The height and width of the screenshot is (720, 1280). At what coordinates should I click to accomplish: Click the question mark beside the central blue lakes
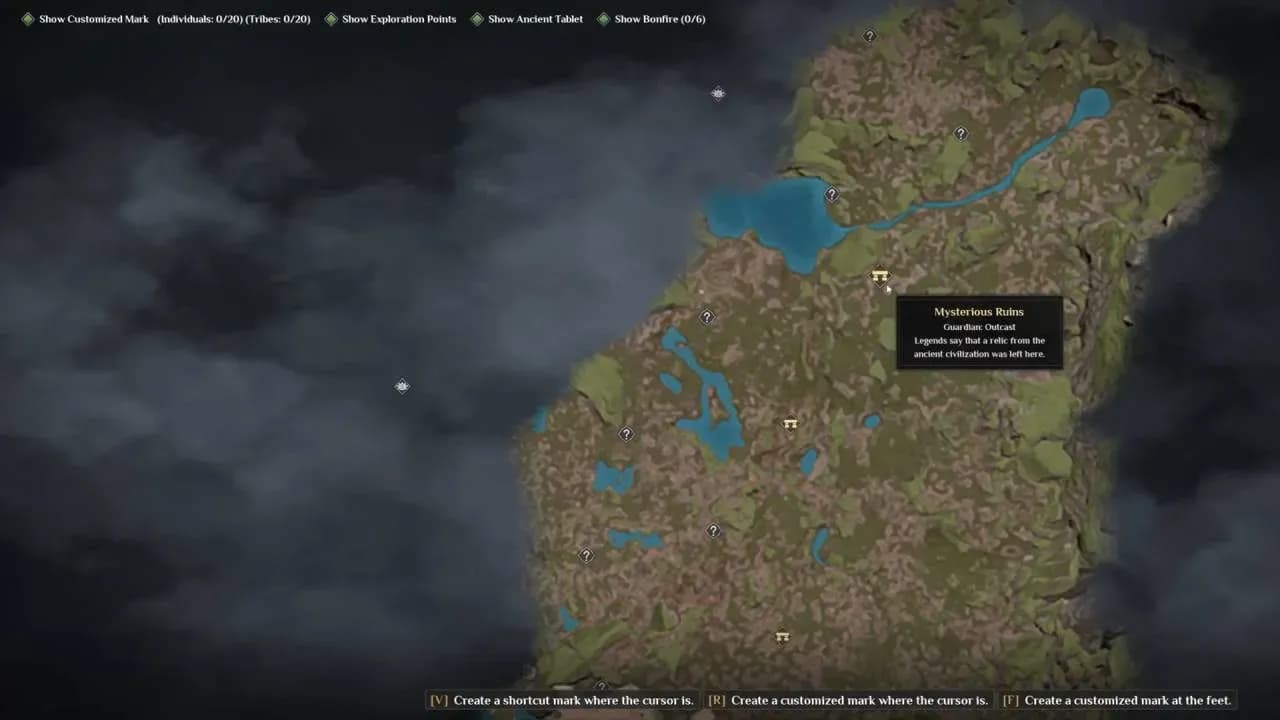point(707,317)
